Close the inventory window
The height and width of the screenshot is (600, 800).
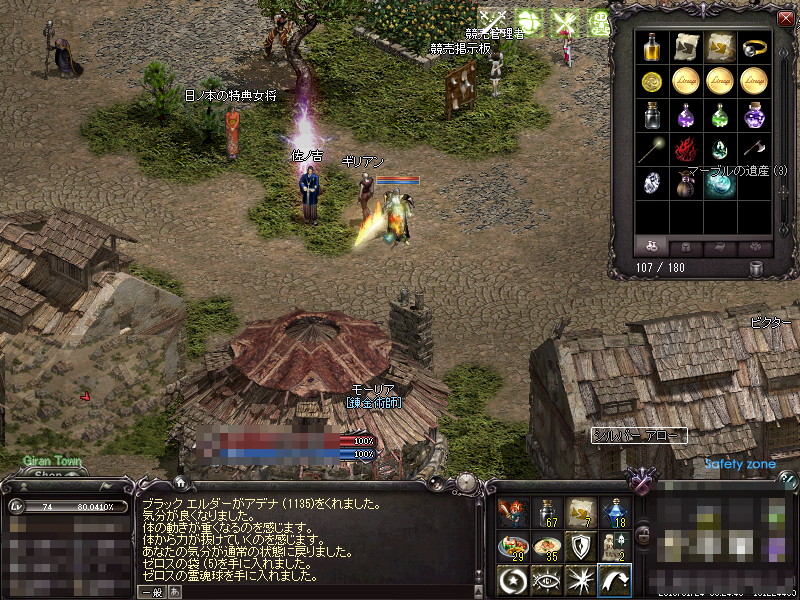point(785,18)
